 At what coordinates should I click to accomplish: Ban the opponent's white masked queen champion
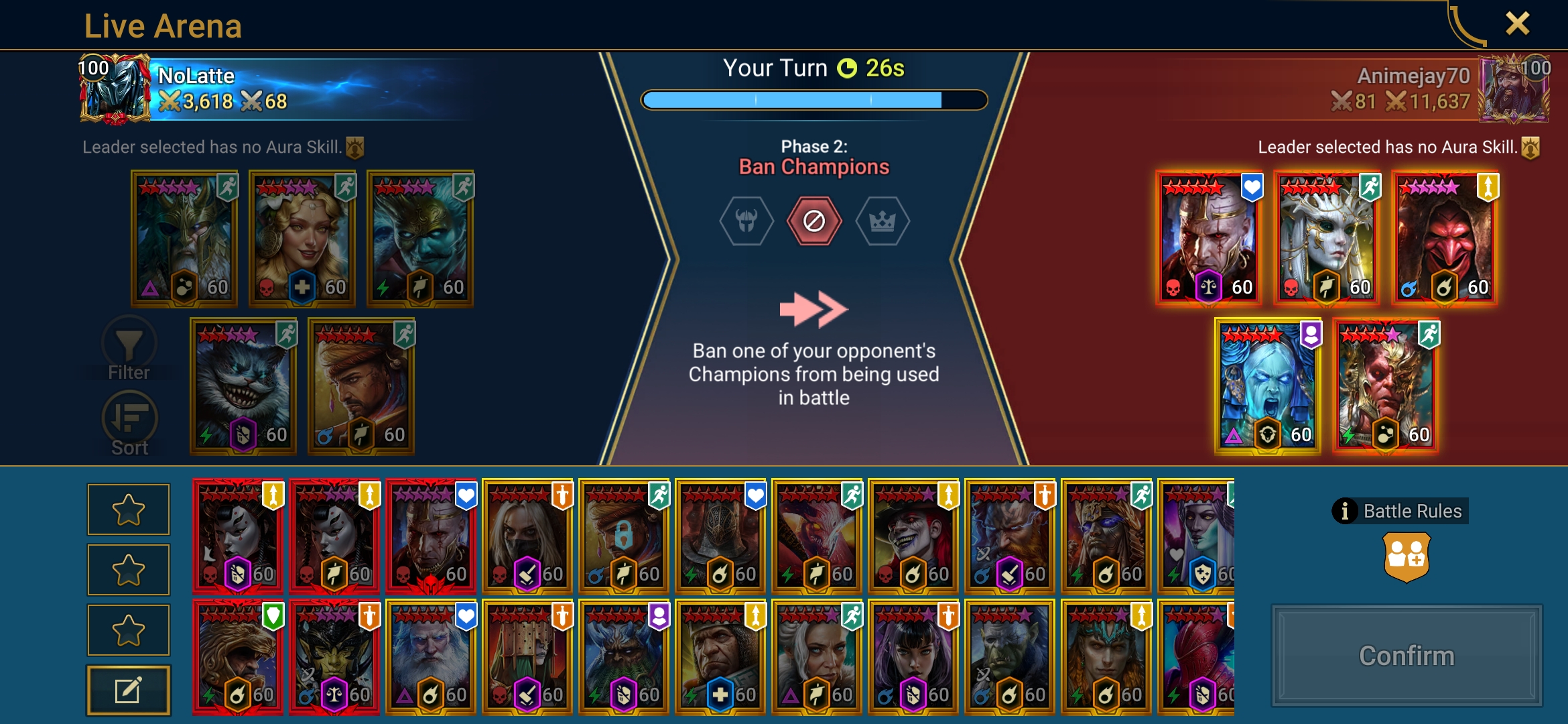(x=1327, y=239)
